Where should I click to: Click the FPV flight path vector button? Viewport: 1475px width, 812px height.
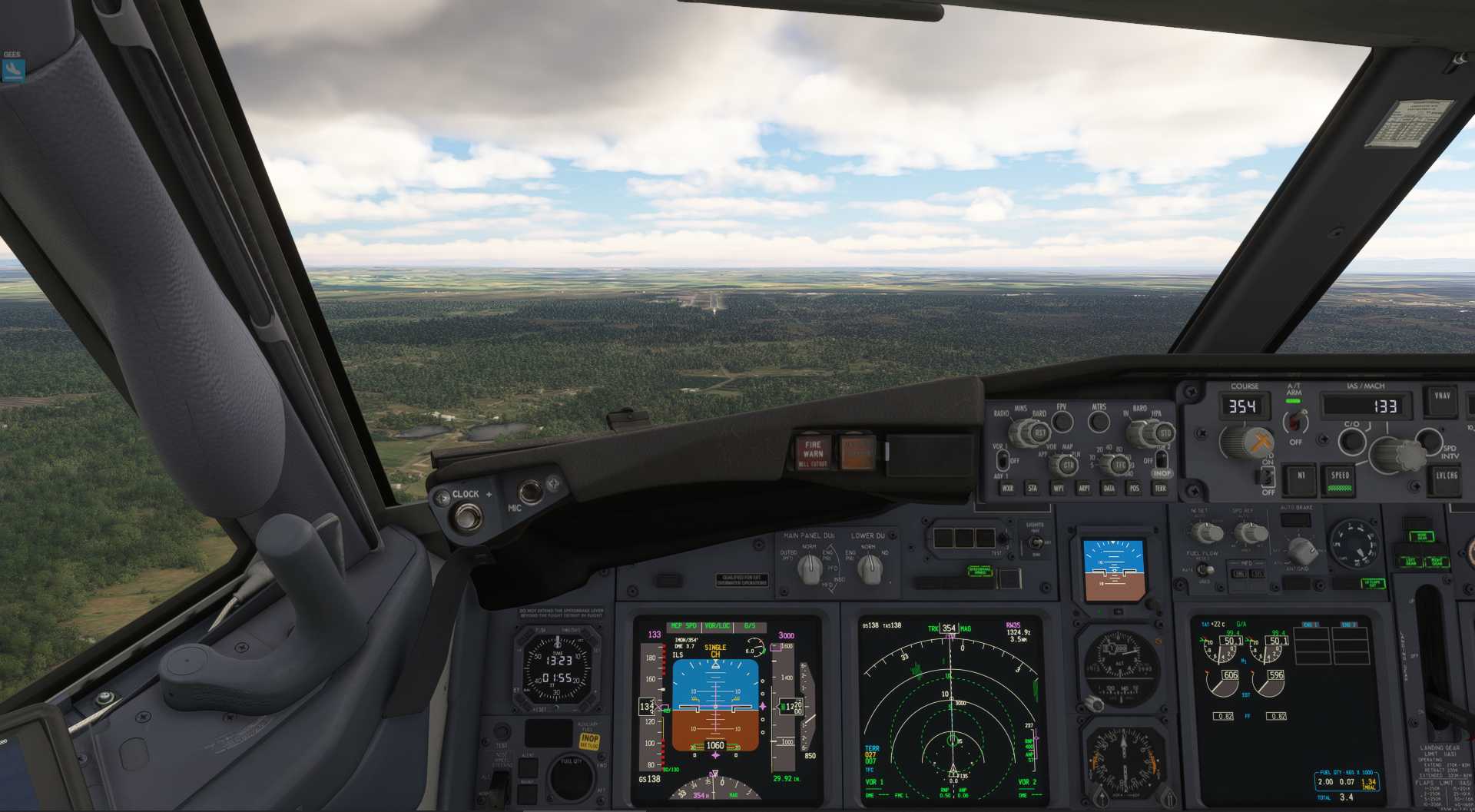point(1062,421)
